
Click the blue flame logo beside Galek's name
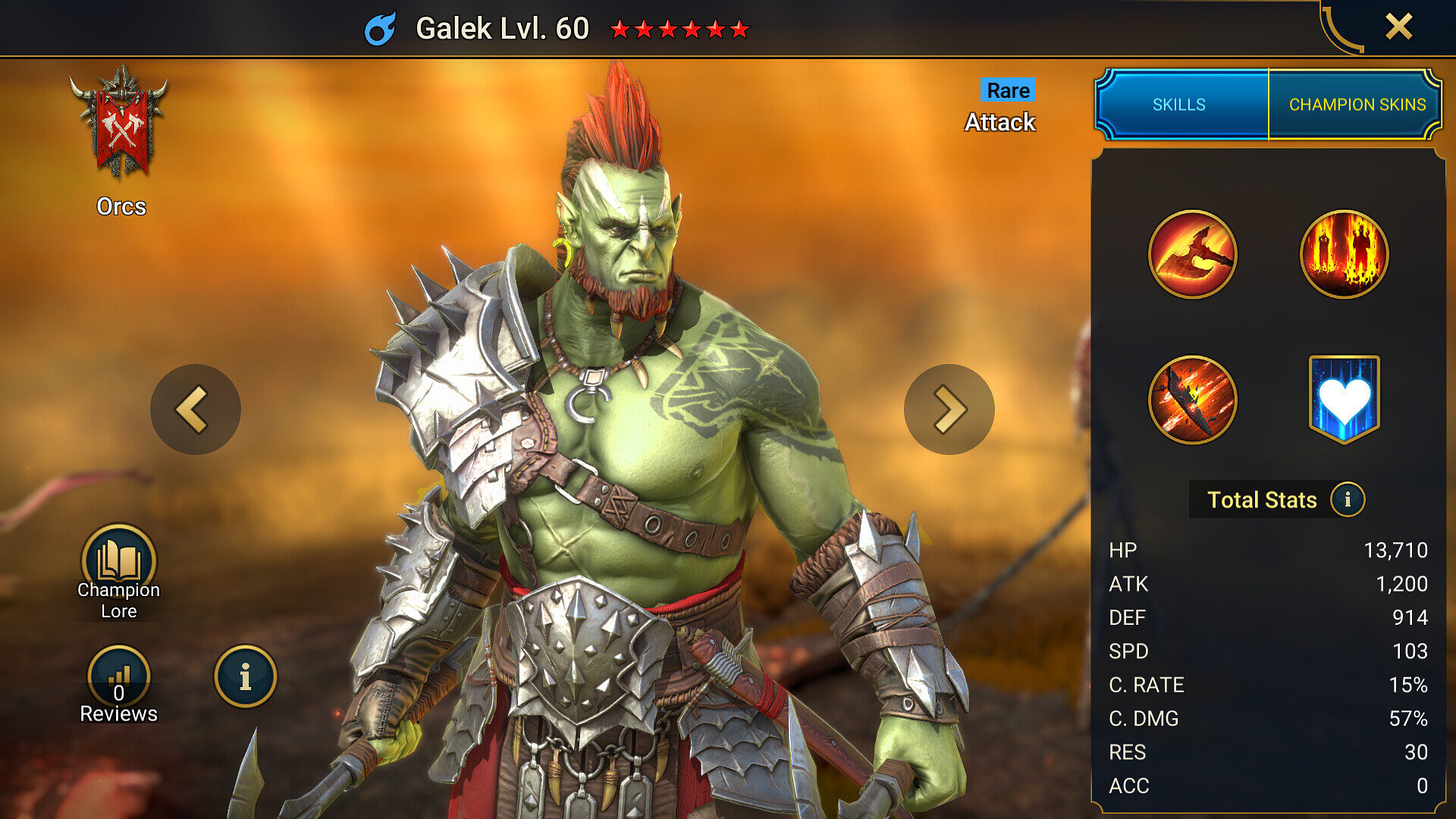(x=381, y=28)
